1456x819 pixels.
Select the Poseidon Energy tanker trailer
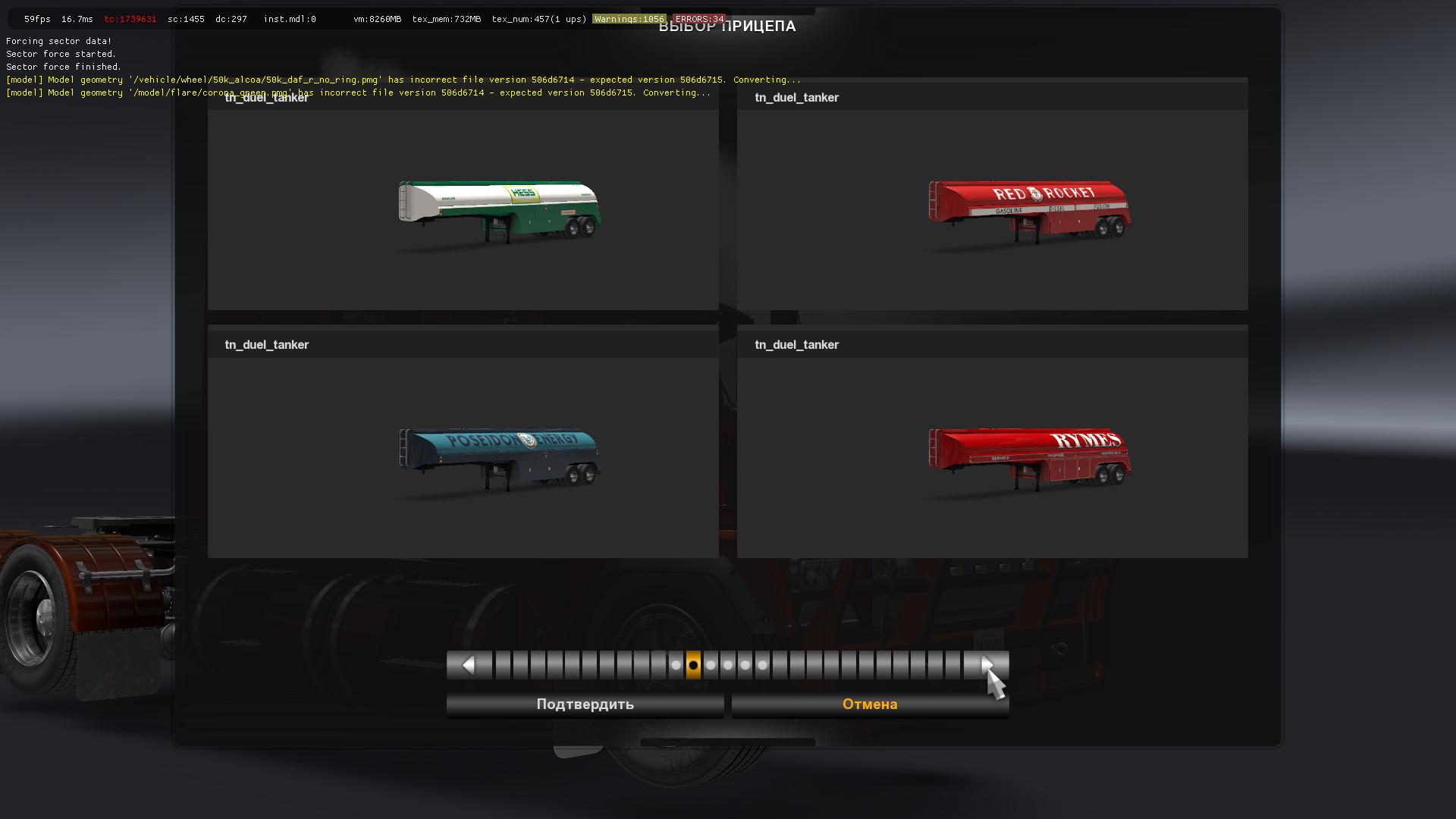click(497, 455)
